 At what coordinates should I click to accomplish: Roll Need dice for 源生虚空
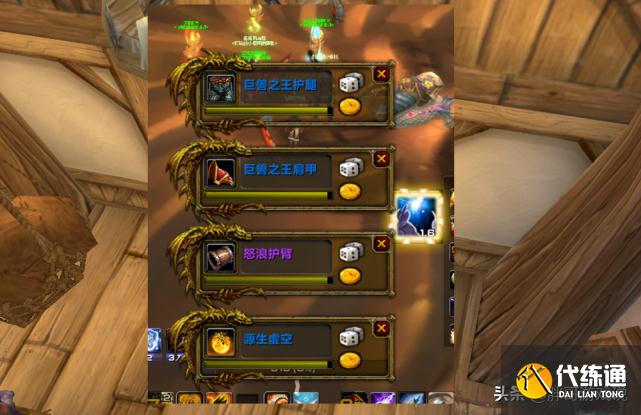coord(350,338)
